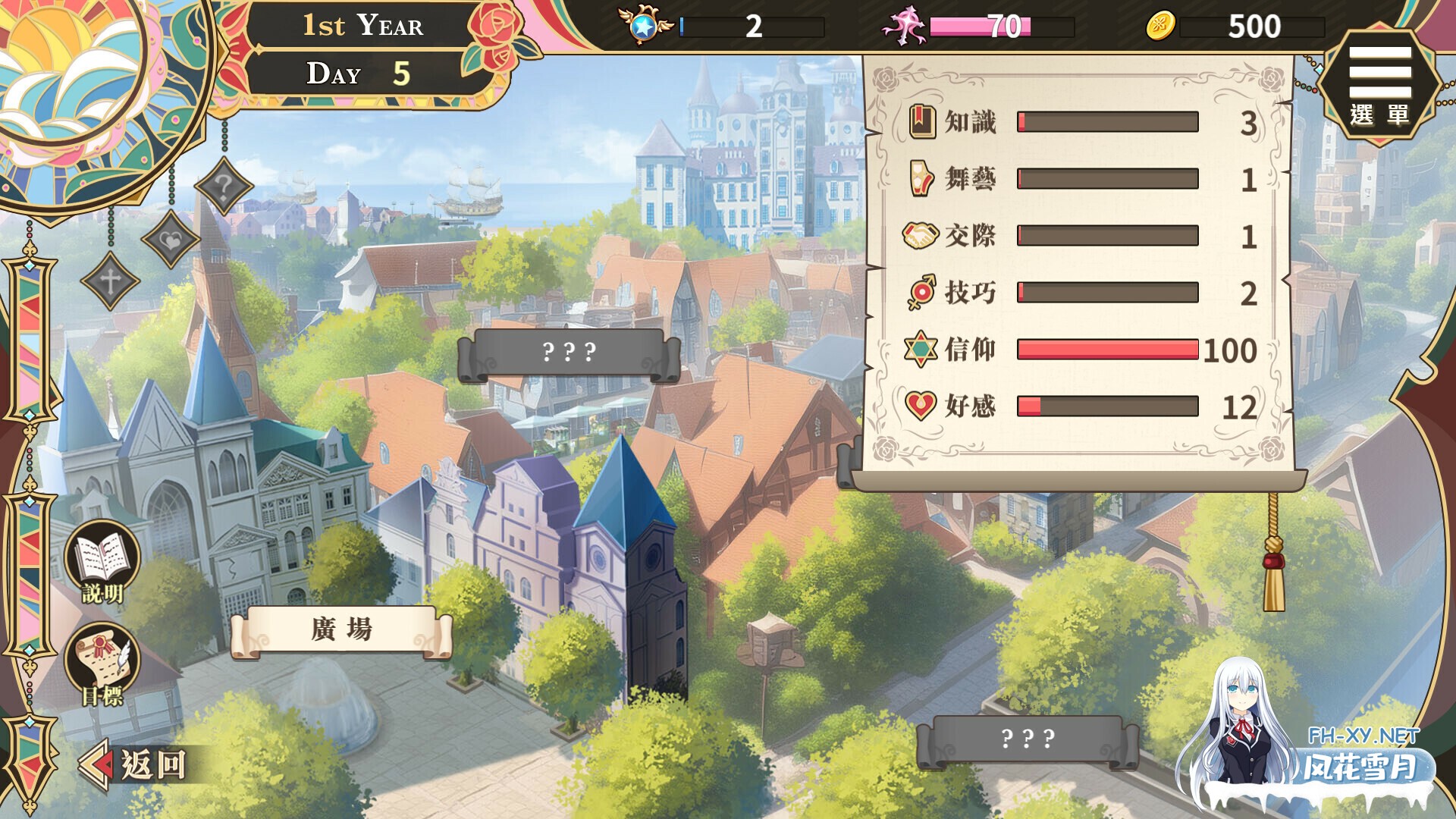Click the 舞藝 dance stat icon
Screen dimensions: 1456x819
pyautogui.click(x=920, y=177)
